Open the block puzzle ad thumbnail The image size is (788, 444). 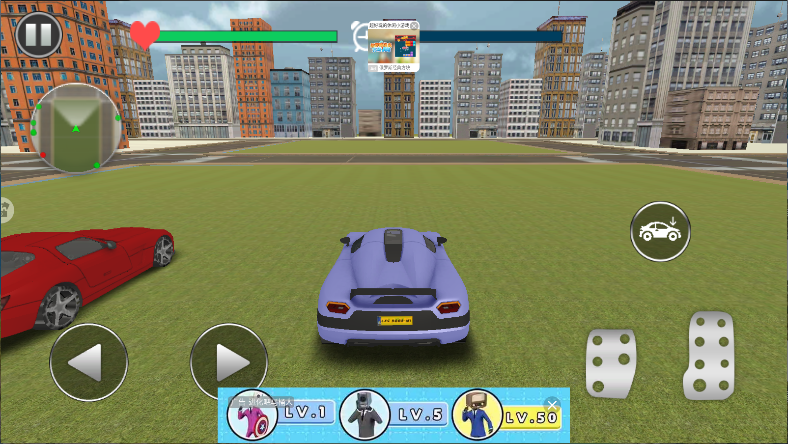coord(394,47)
